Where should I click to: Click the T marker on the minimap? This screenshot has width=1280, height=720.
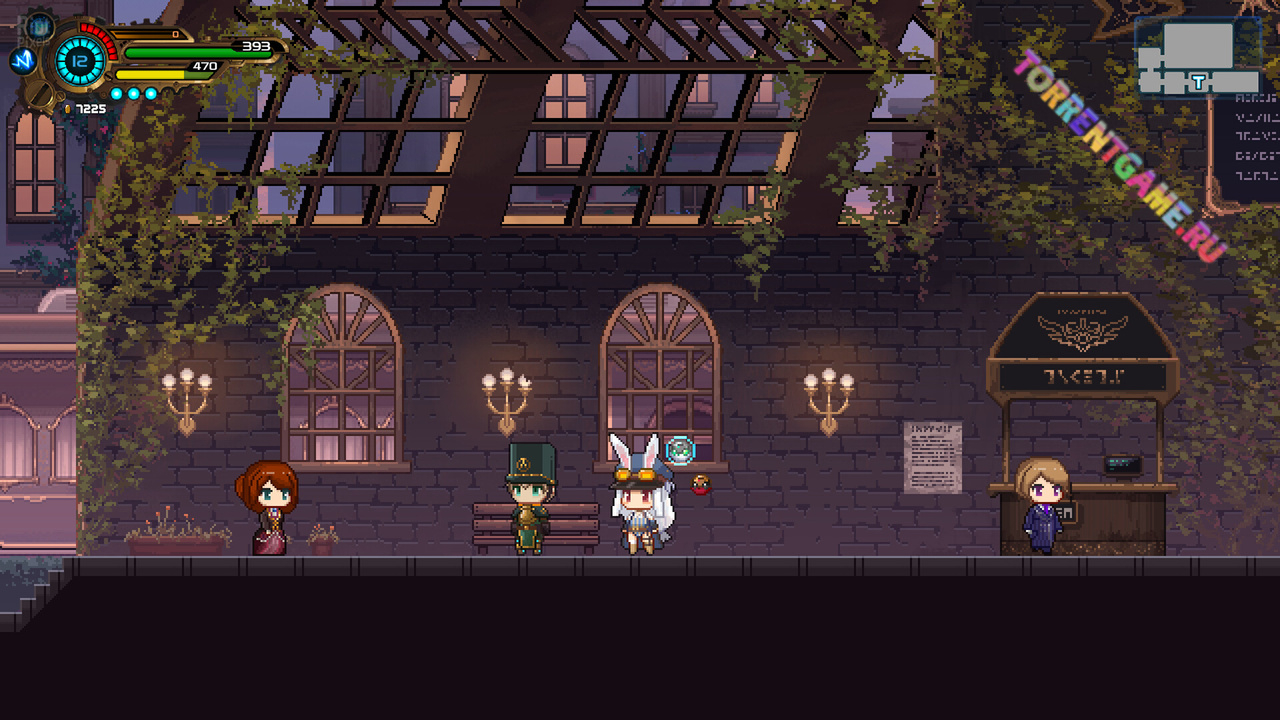pos(1198,83)
